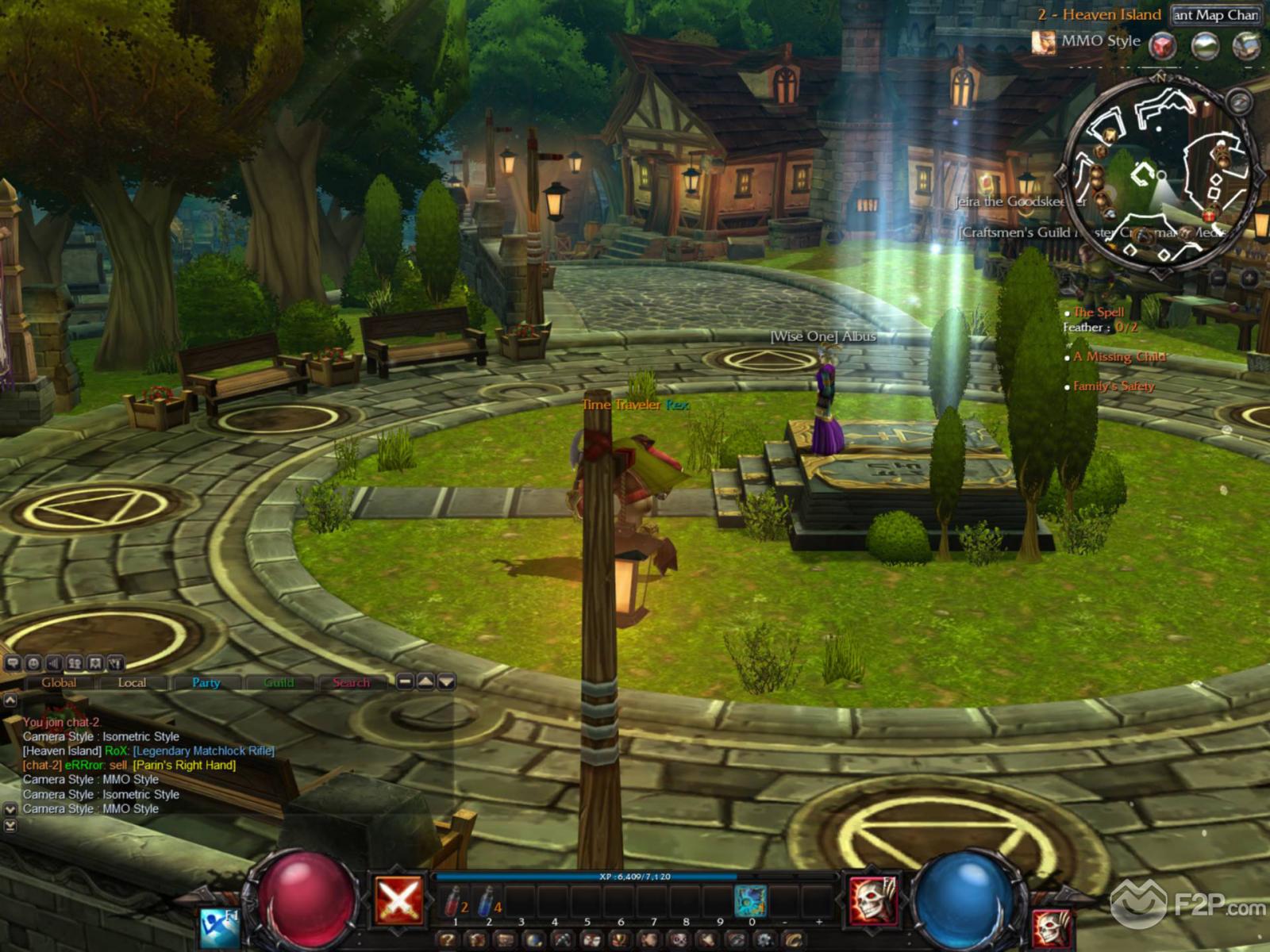Switch to the Global chat tab
Viewport: 1270px width, 952px height.
click(59, 682)
